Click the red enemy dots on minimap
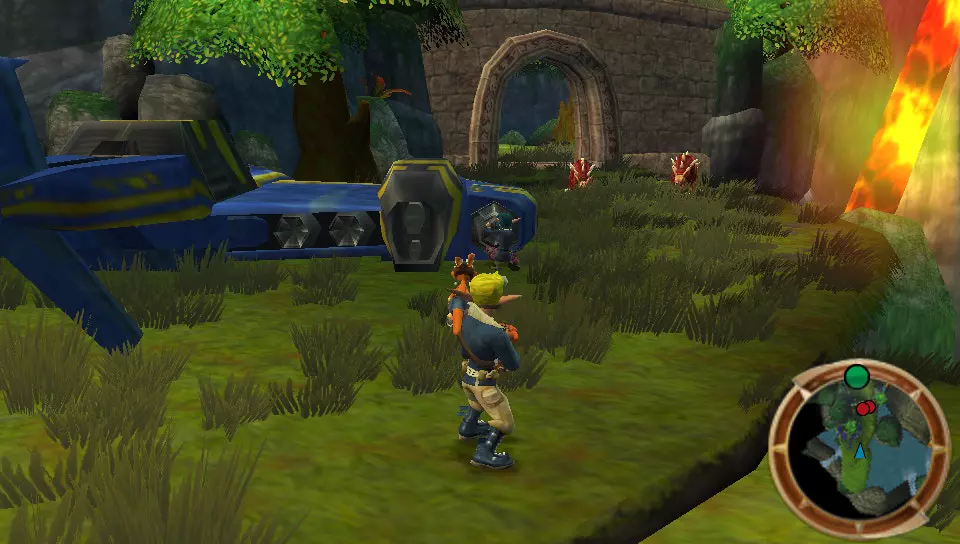This screenshot has height=544, width=960. pyautogui.click(x=865, y=408)
